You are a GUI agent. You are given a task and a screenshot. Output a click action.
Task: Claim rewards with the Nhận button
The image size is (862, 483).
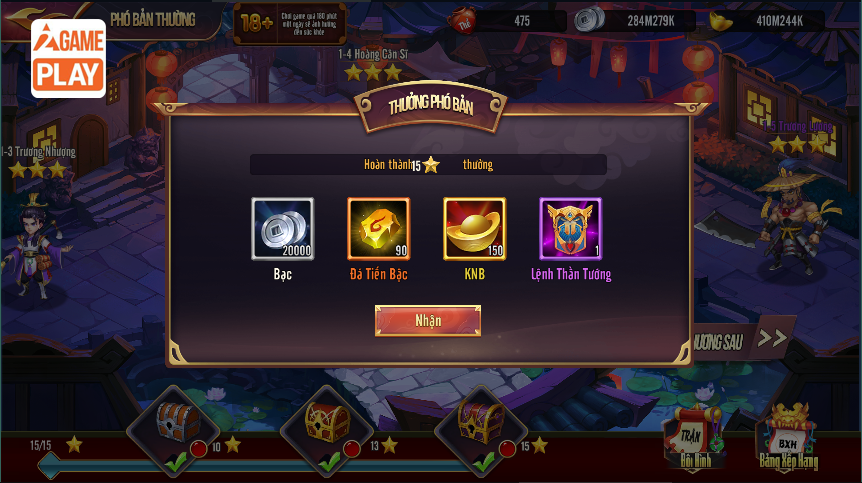click(x=427, y=320)
